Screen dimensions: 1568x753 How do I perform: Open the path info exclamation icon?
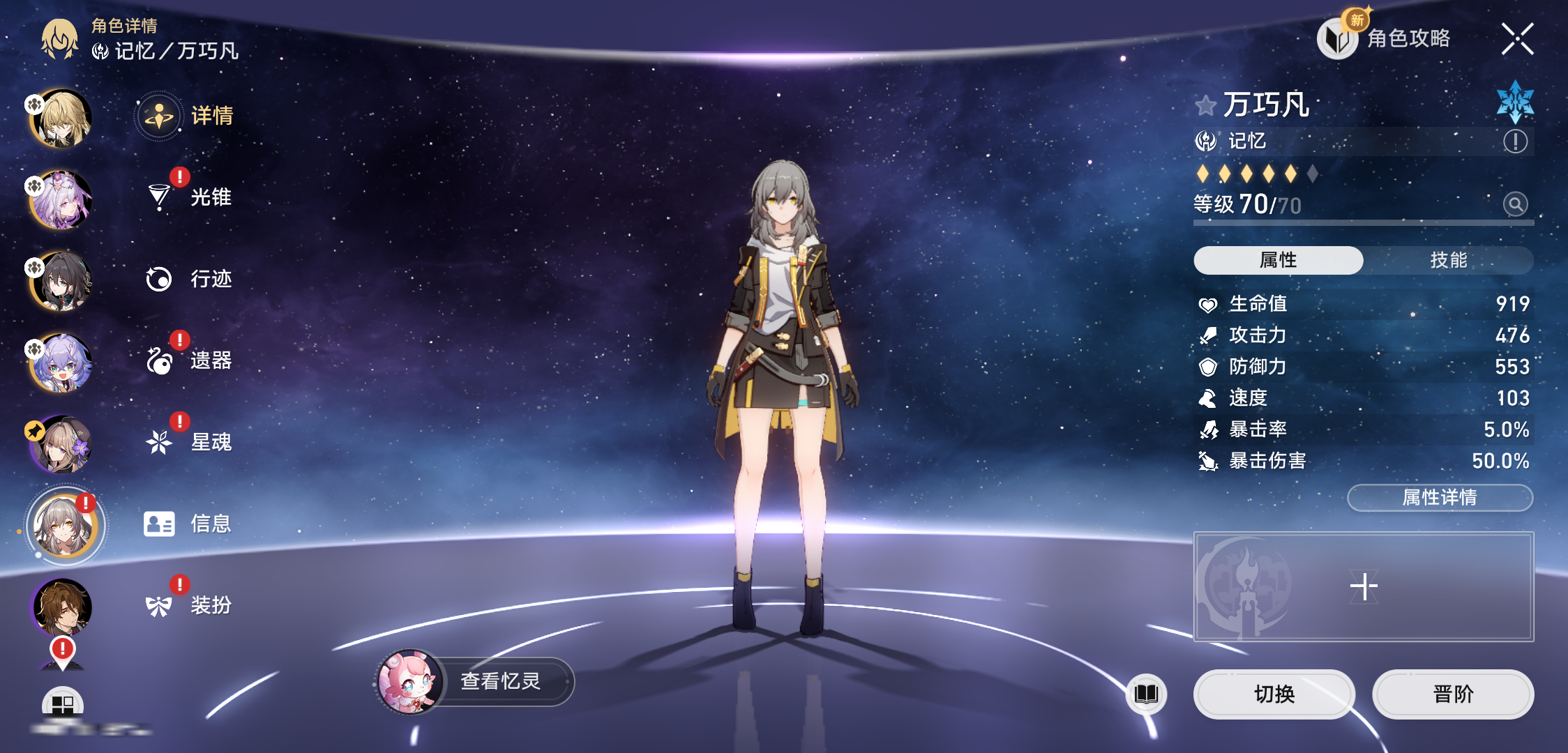click(1515, 142)
